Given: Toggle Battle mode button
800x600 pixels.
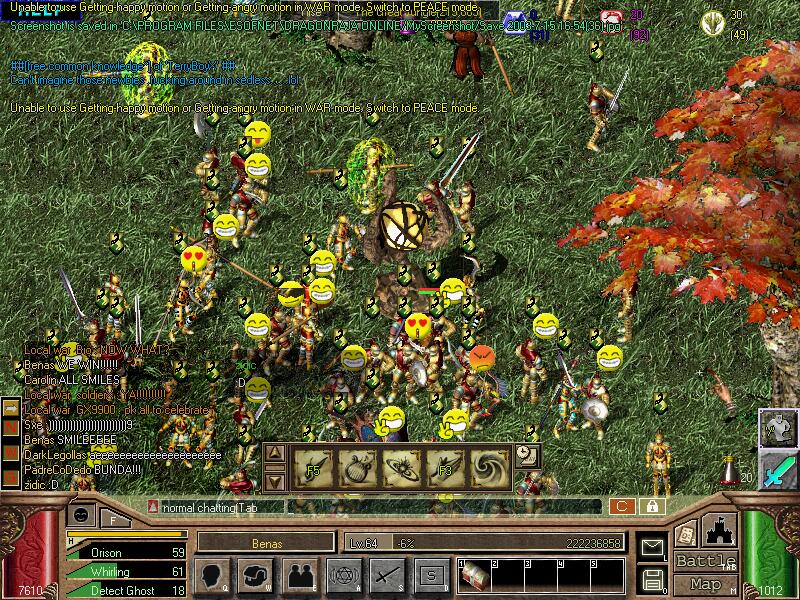Looking at the screenshot, I should 705,561.
